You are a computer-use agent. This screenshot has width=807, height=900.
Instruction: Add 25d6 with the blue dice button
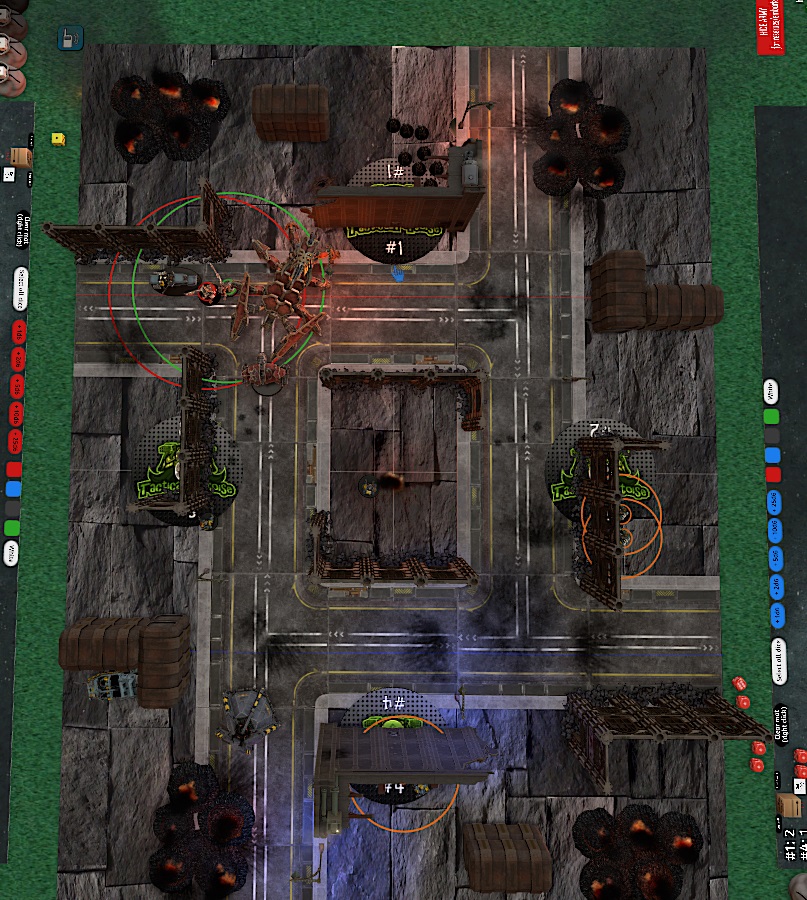[773, 502]
